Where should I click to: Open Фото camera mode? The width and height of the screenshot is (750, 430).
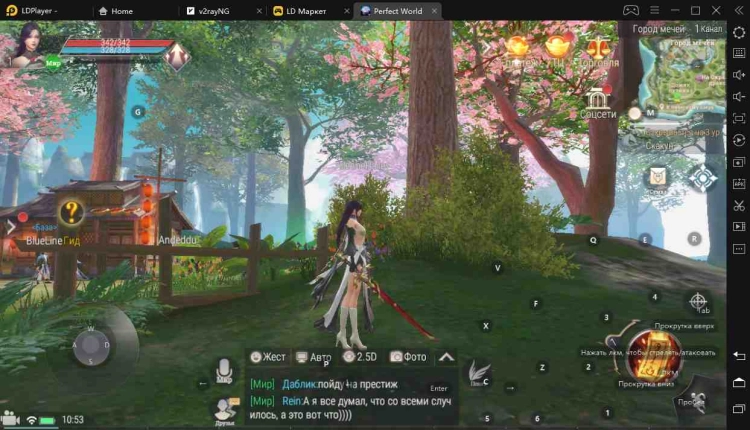pos(408,356)
